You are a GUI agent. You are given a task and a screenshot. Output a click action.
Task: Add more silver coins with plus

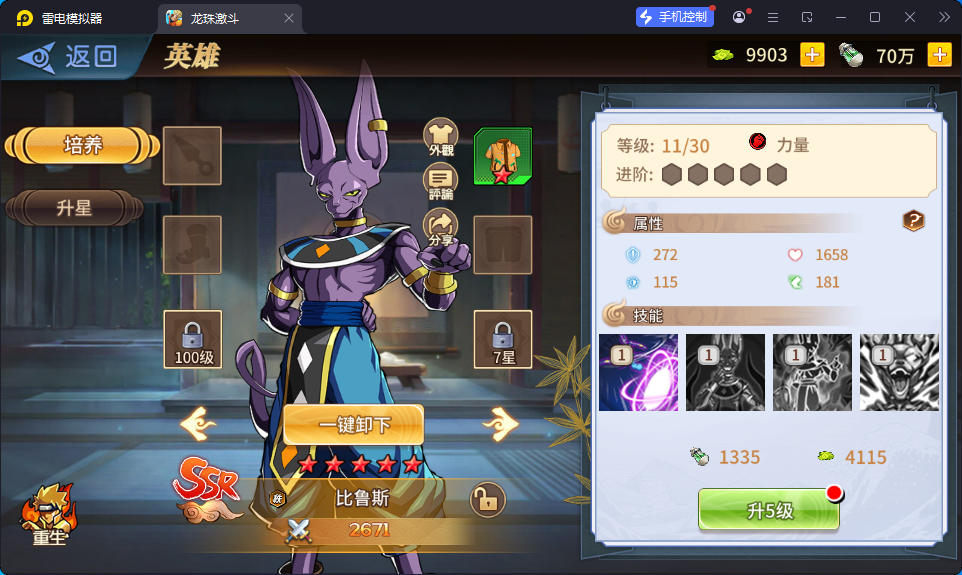coord(939,55)
